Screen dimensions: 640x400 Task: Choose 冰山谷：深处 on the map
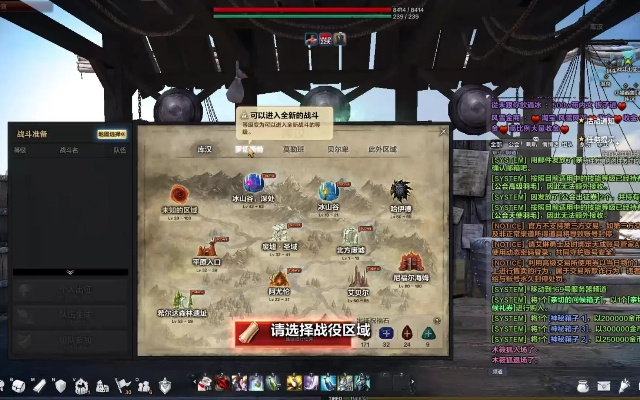254,184
